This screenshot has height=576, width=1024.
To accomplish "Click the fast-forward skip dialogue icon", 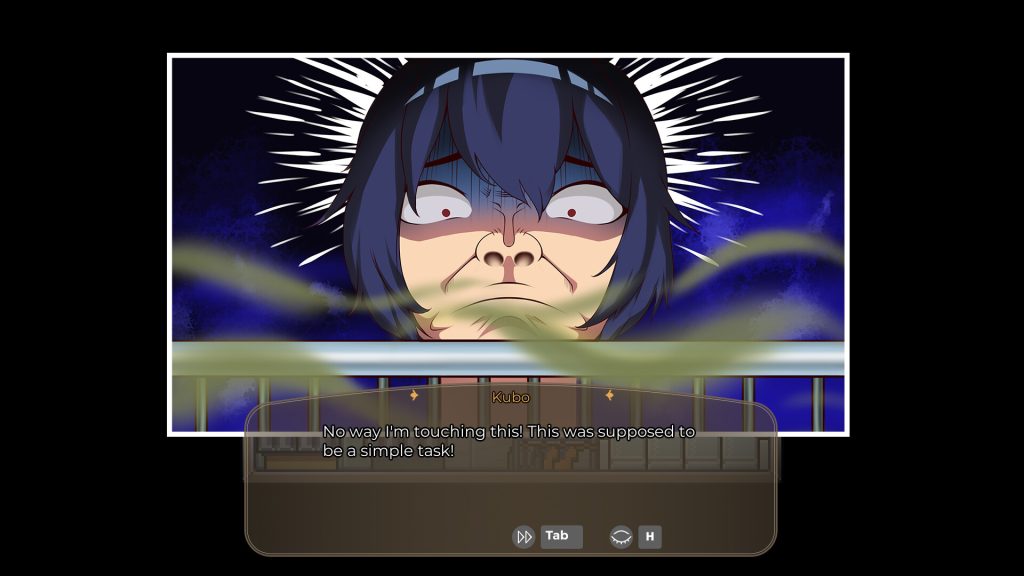I will click(523, 537).
